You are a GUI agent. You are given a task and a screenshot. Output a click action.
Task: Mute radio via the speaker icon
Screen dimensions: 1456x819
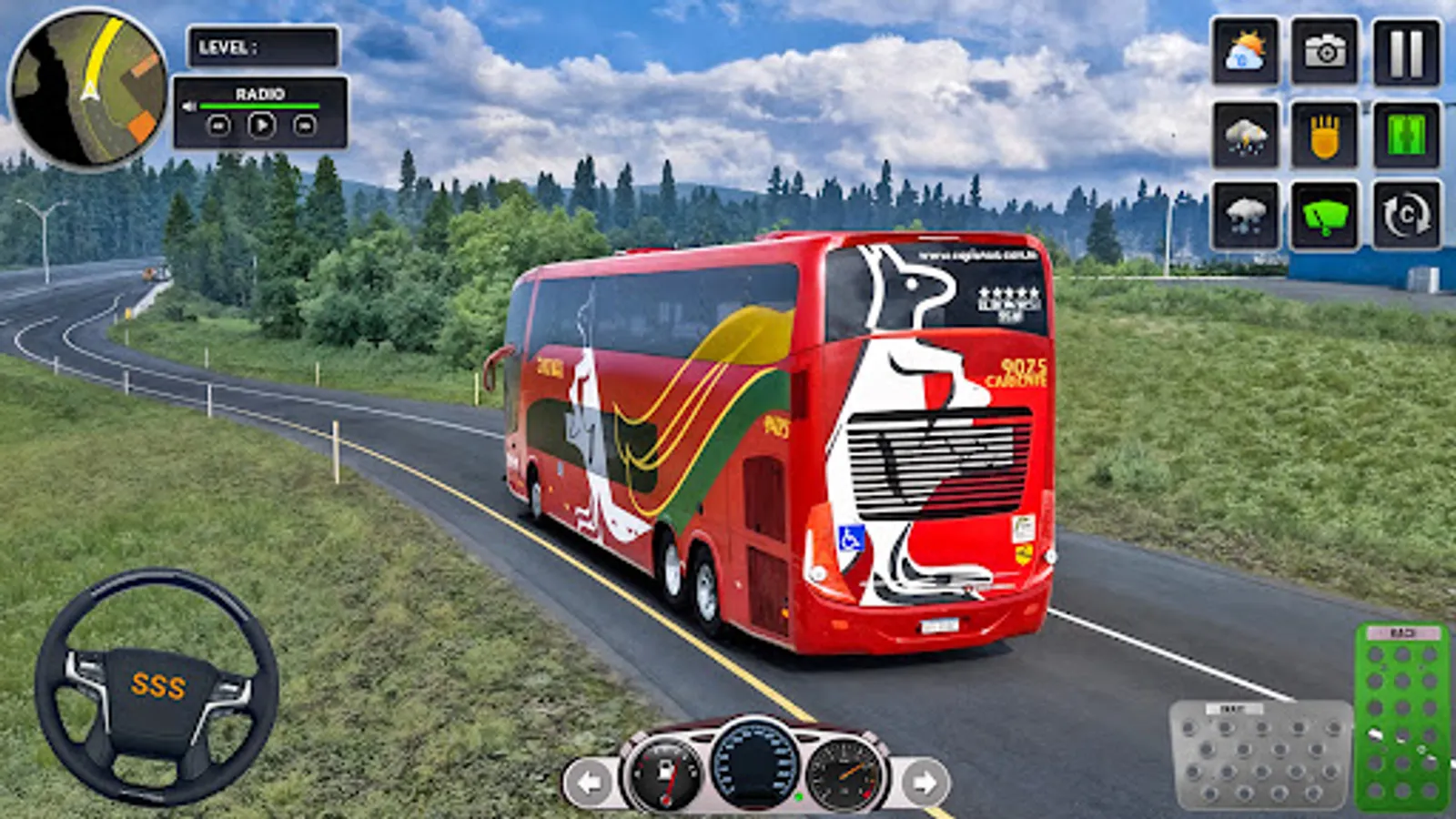pos(188,106)
